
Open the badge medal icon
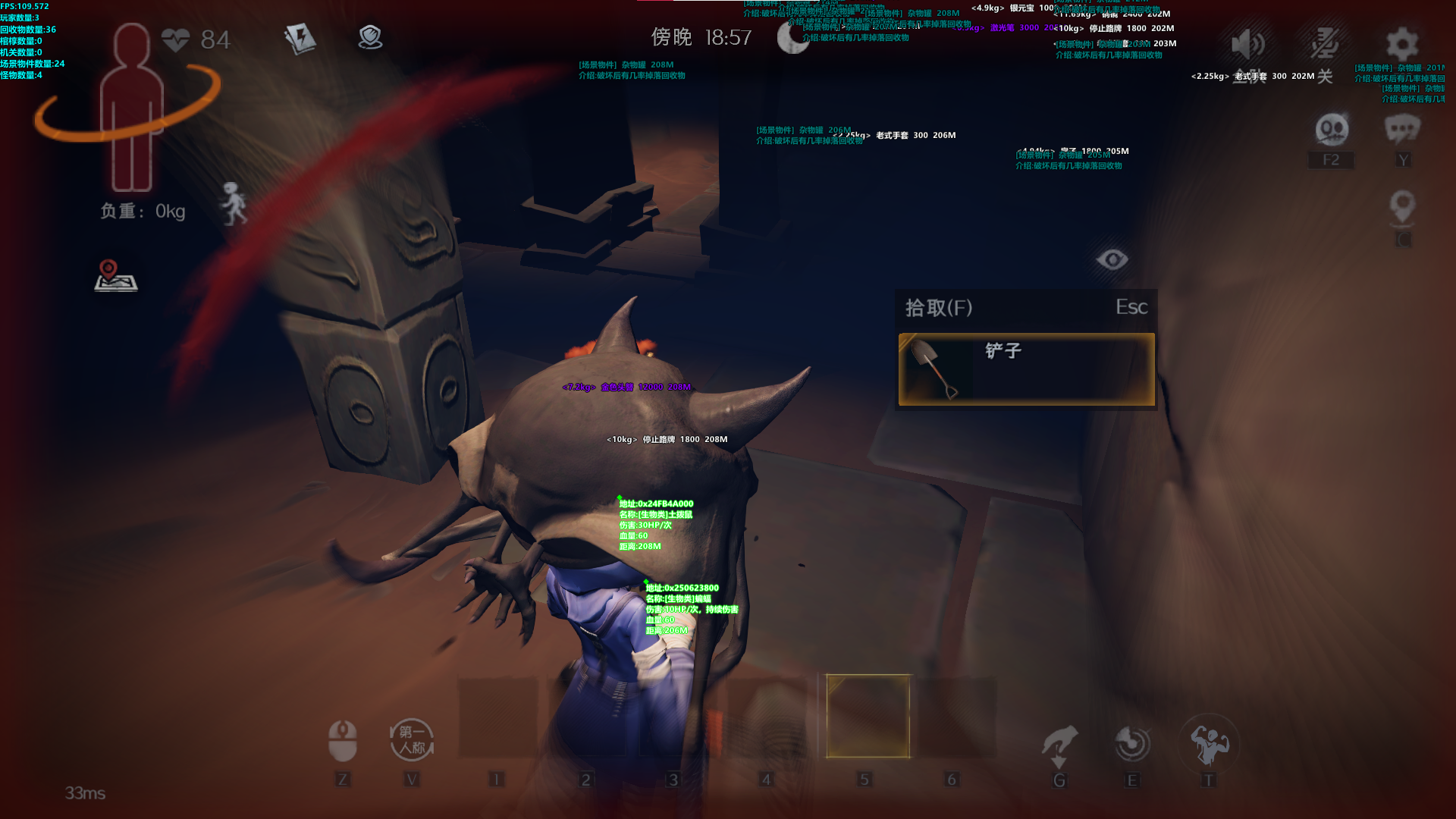370,37
